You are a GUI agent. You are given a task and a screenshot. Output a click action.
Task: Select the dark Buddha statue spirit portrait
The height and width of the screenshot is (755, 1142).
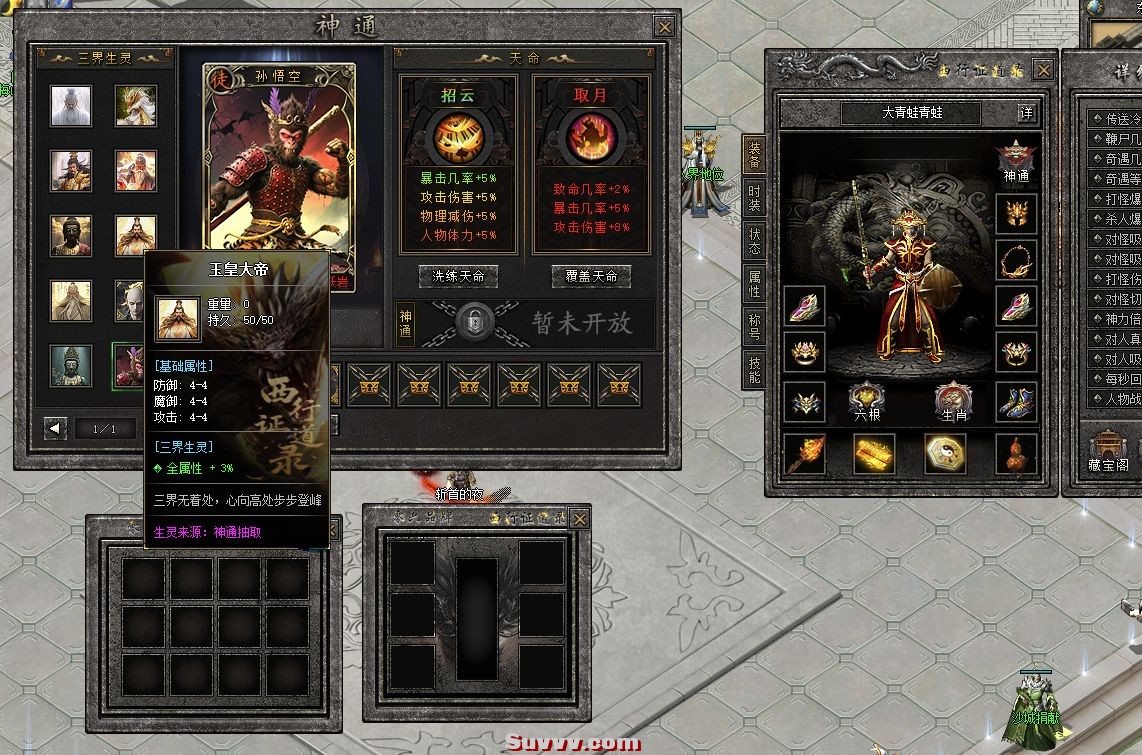[72, 236]
